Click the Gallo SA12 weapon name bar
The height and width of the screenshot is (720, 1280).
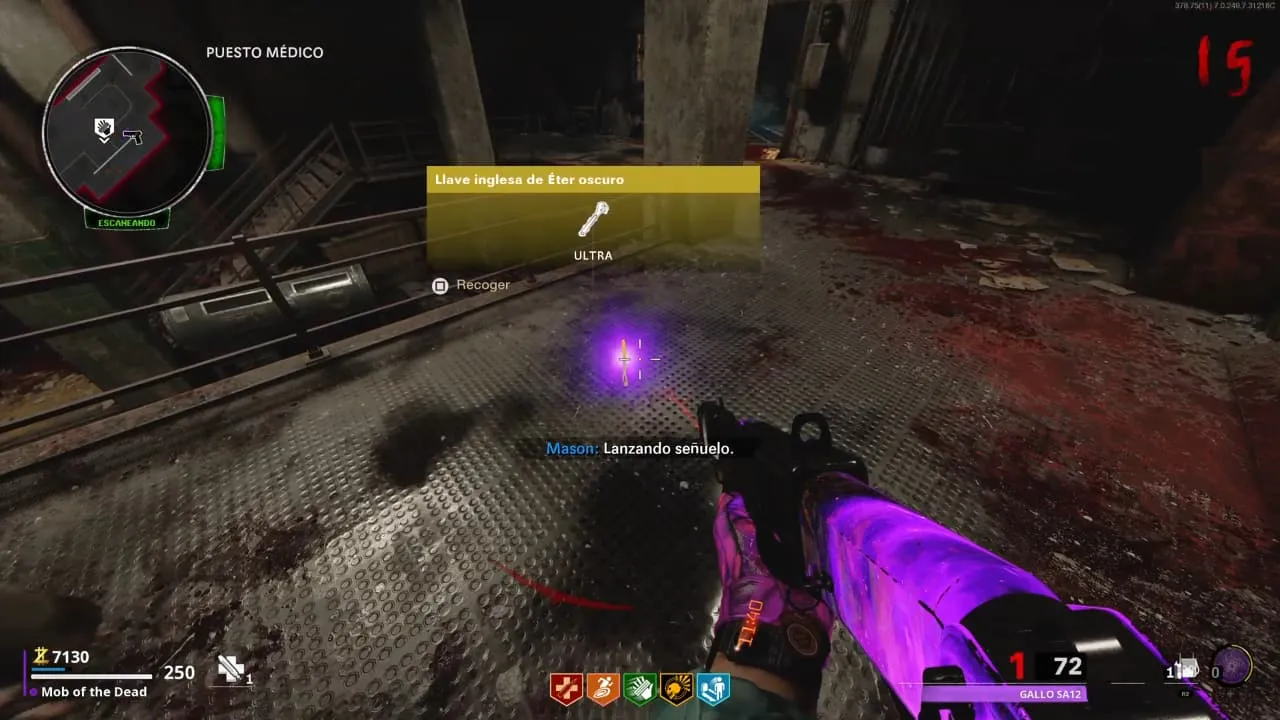pos(1003,694)
